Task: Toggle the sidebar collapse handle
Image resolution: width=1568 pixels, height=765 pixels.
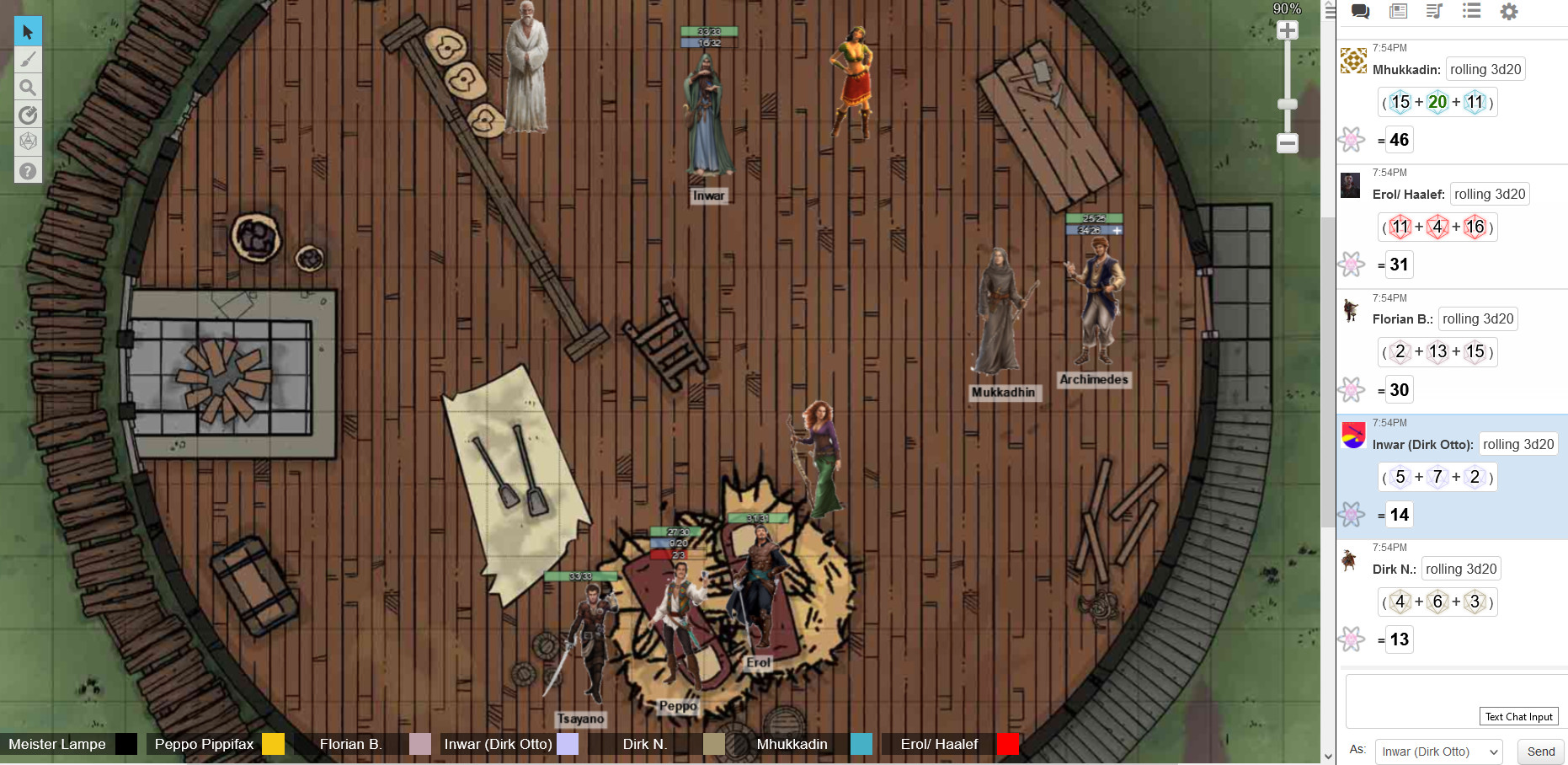Action: click(x=1330, y=11)
